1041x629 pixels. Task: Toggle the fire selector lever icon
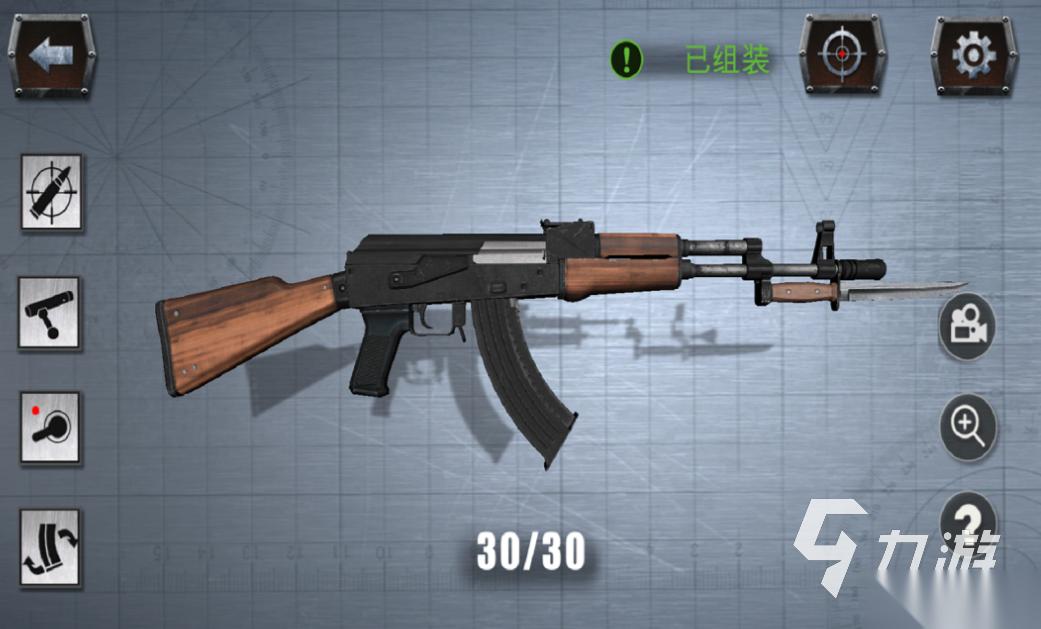pyautogui.click(x=51, y=427)
